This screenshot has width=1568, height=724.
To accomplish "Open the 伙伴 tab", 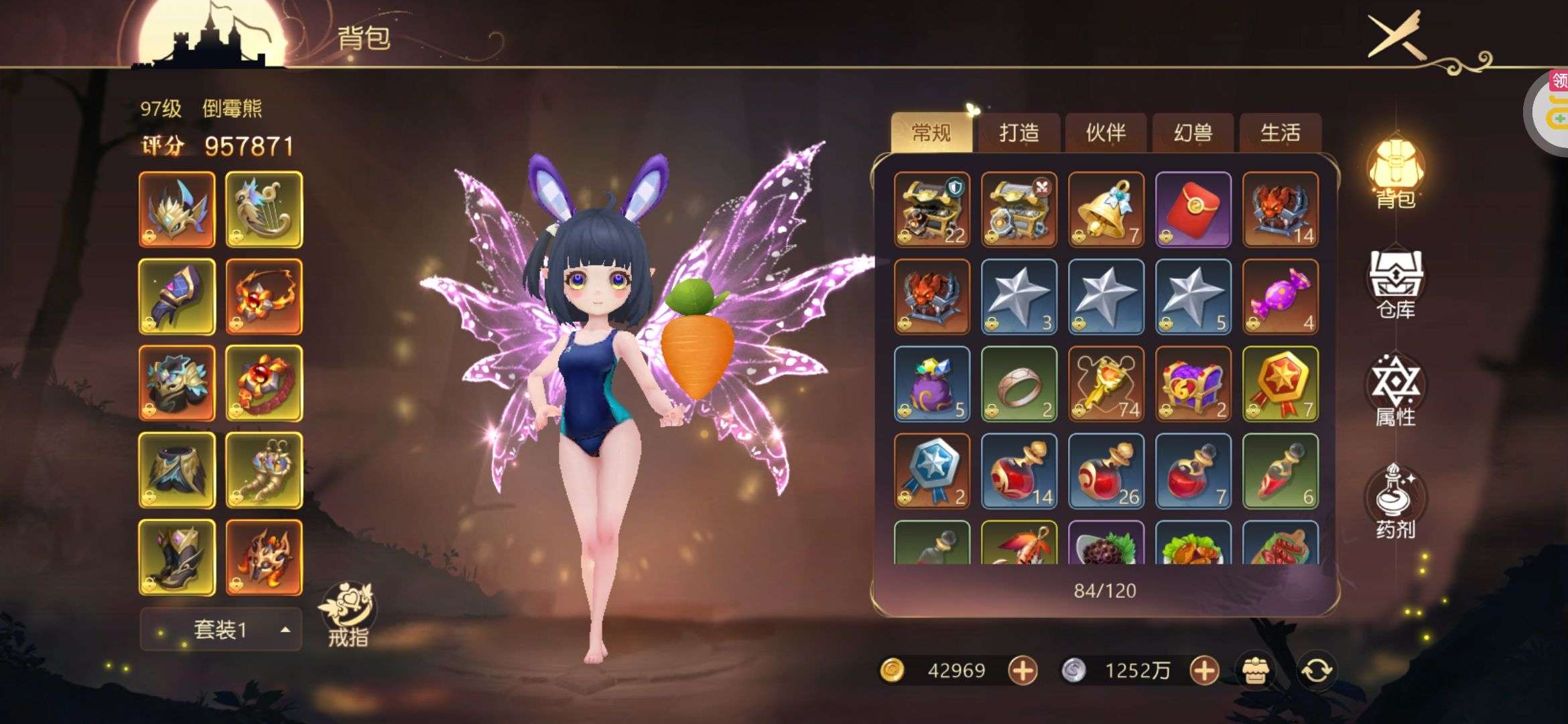I will pyautogui.click(x=1106, y=133).
